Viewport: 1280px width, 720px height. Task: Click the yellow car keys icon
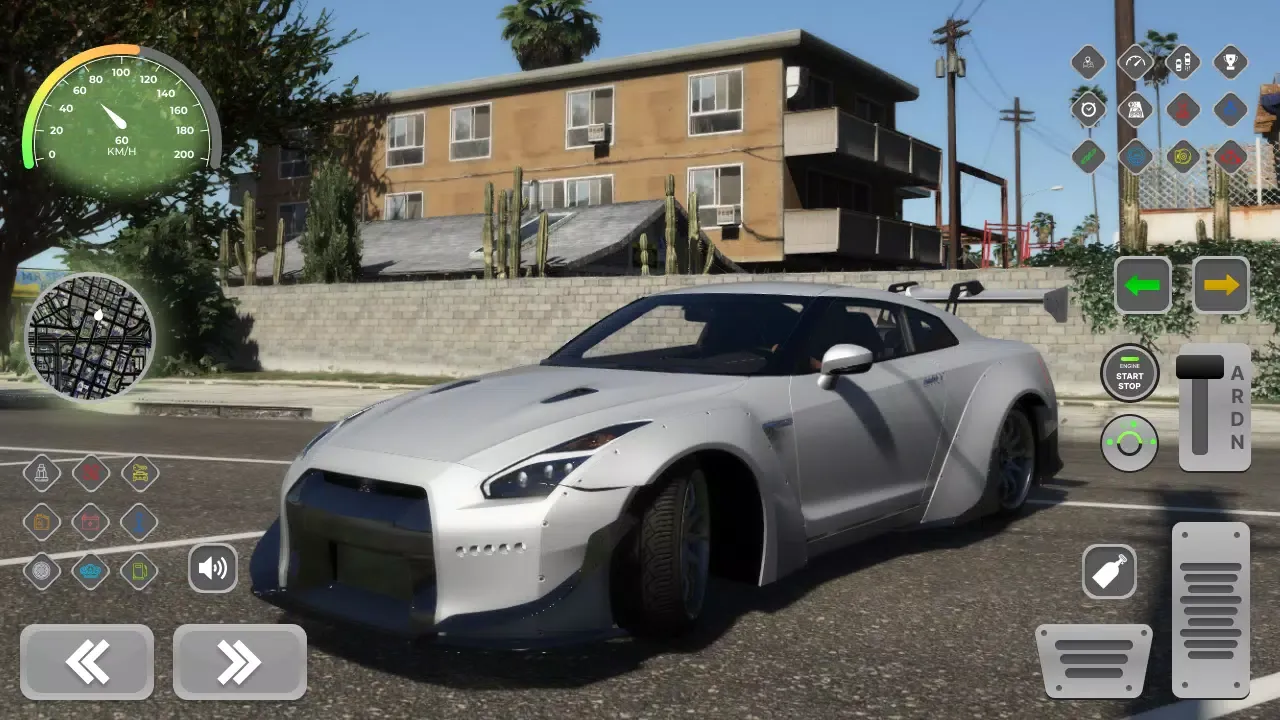139,473
